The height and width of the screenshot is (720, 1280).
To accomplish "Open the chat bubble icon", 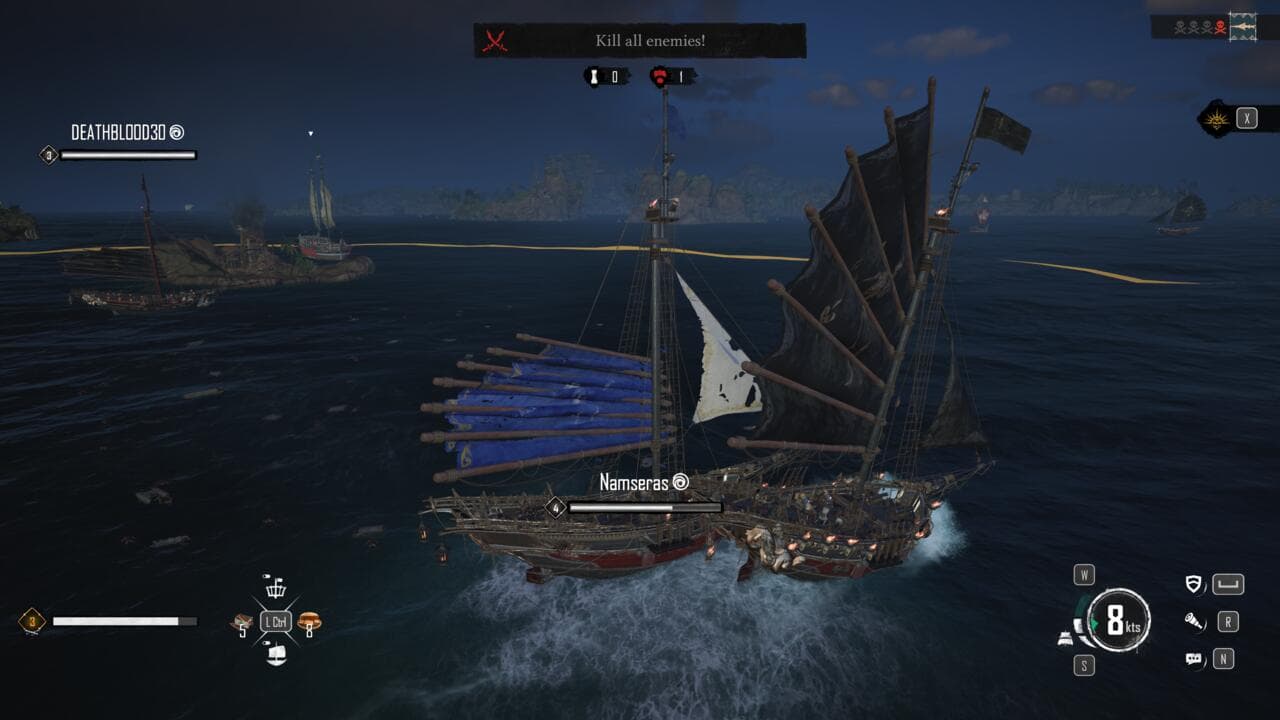I will coord(1193,659).
